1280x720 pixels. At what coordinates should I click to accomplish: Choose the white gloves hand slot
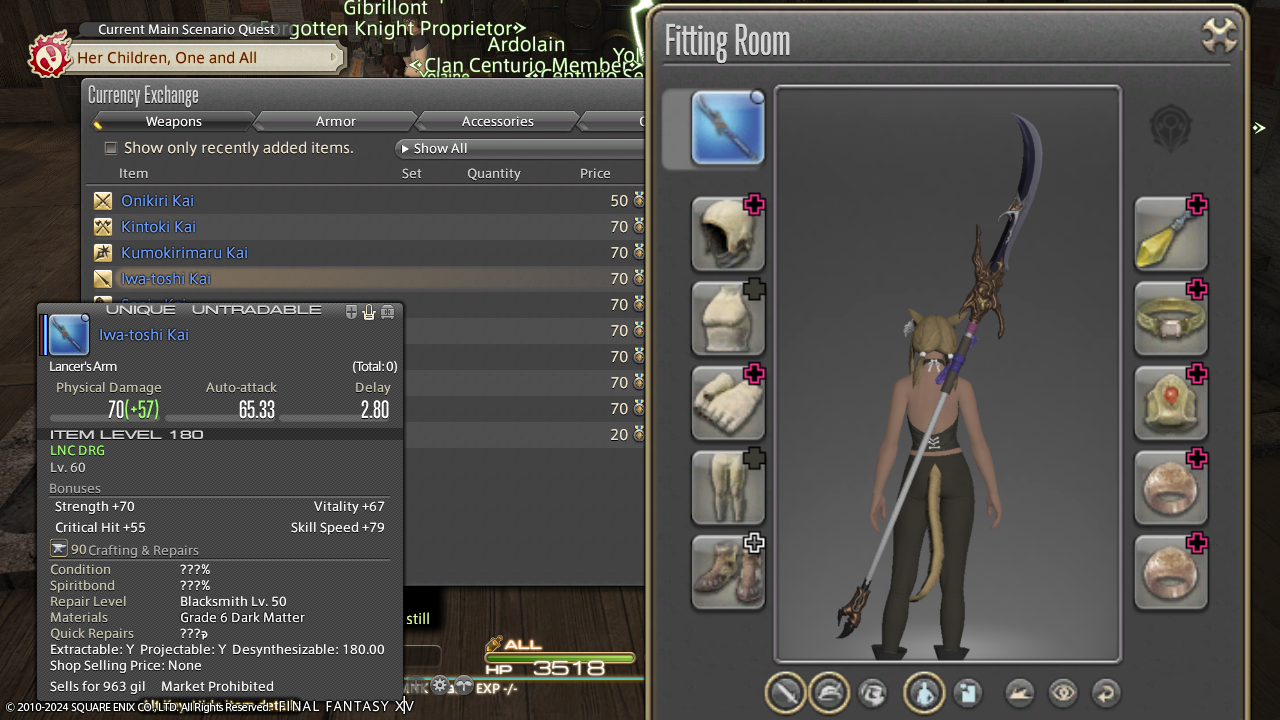coord(728,402)
